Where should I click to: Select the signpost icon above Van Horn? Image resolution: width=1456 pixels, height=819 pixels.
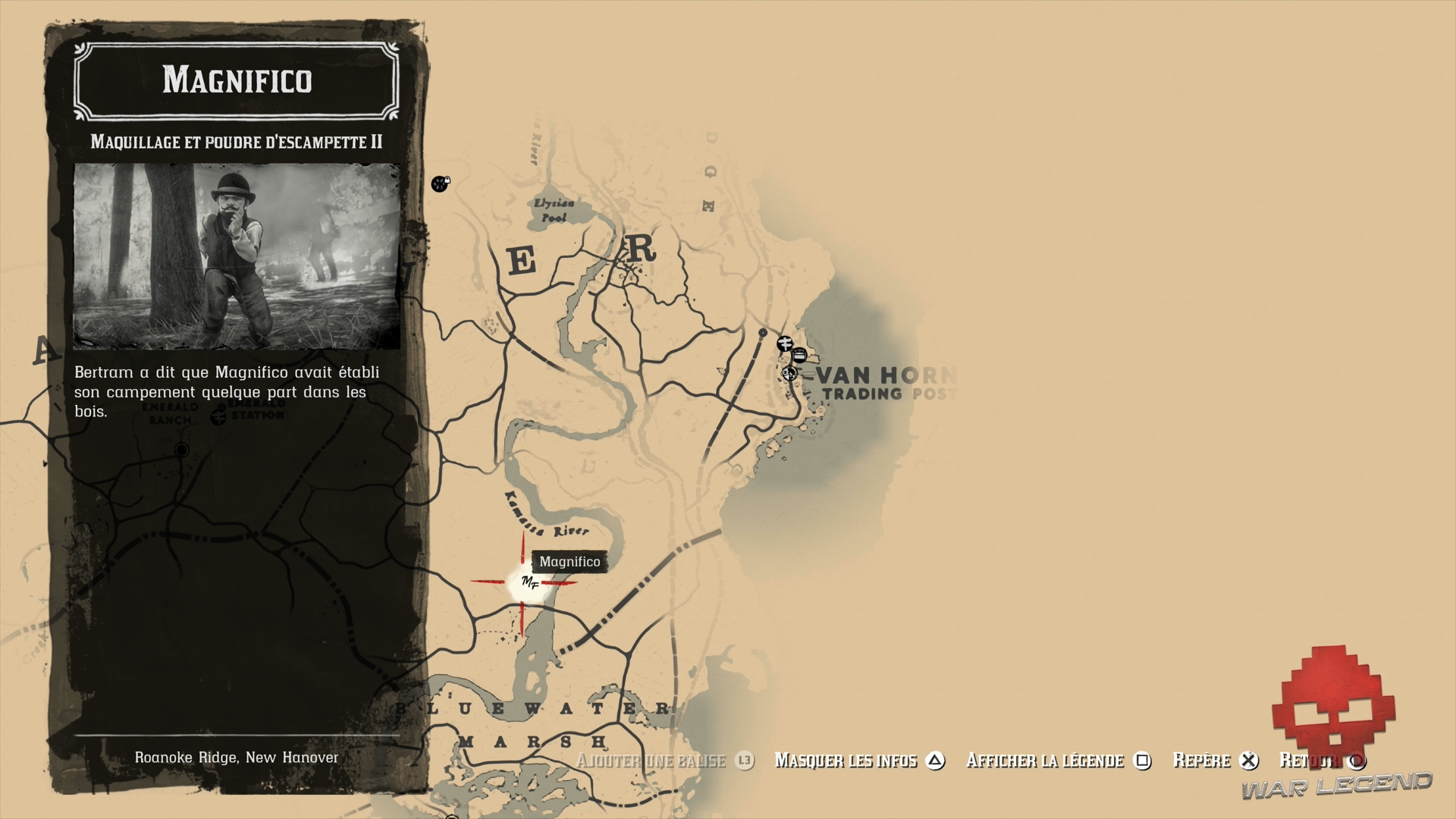coord(785,343)
